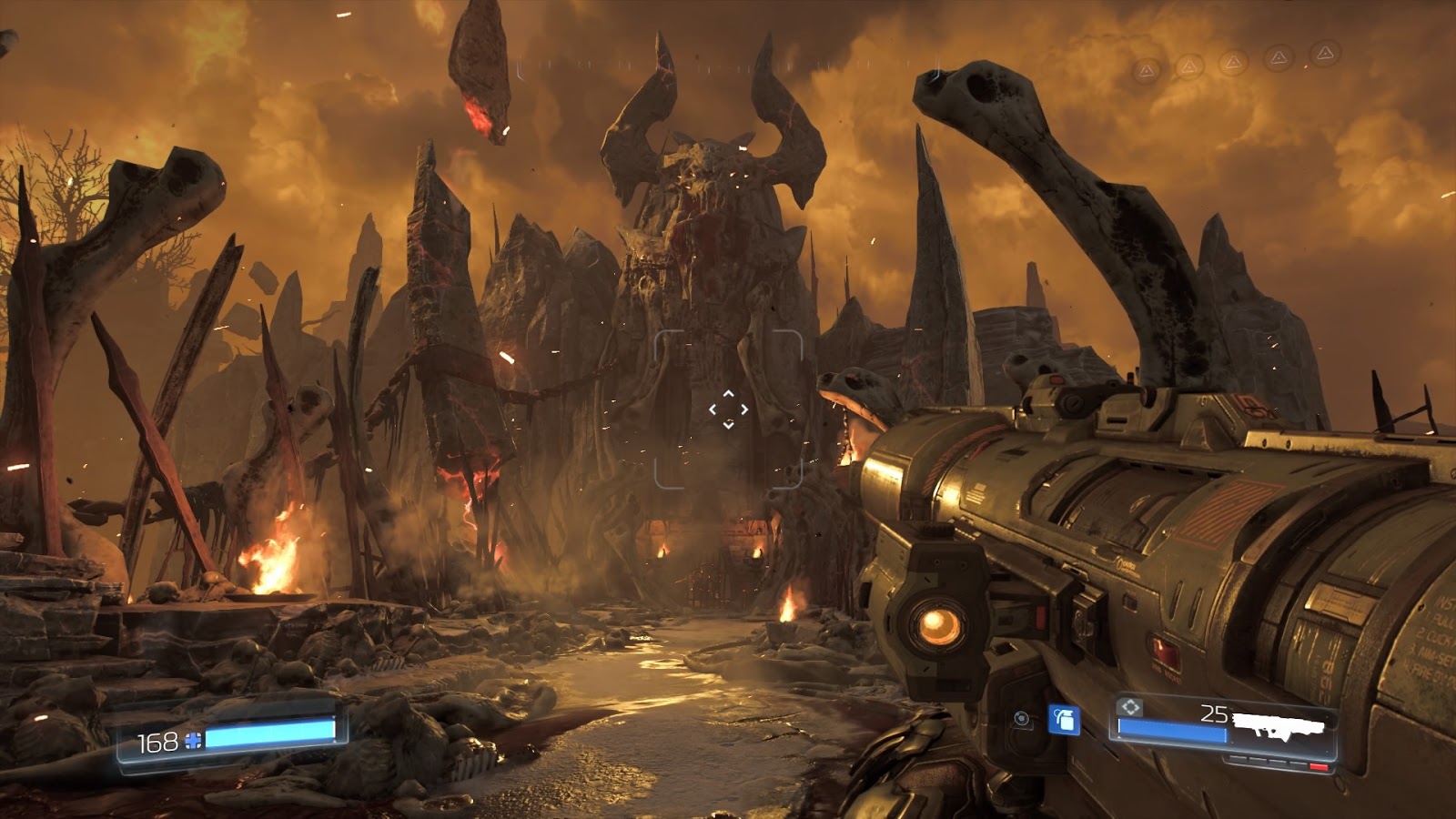Image resolution: width=1456 pixels, height=819 pixels.
Task: Toggle the fourth triangle sky marker
Action: tap(1279, 57)
